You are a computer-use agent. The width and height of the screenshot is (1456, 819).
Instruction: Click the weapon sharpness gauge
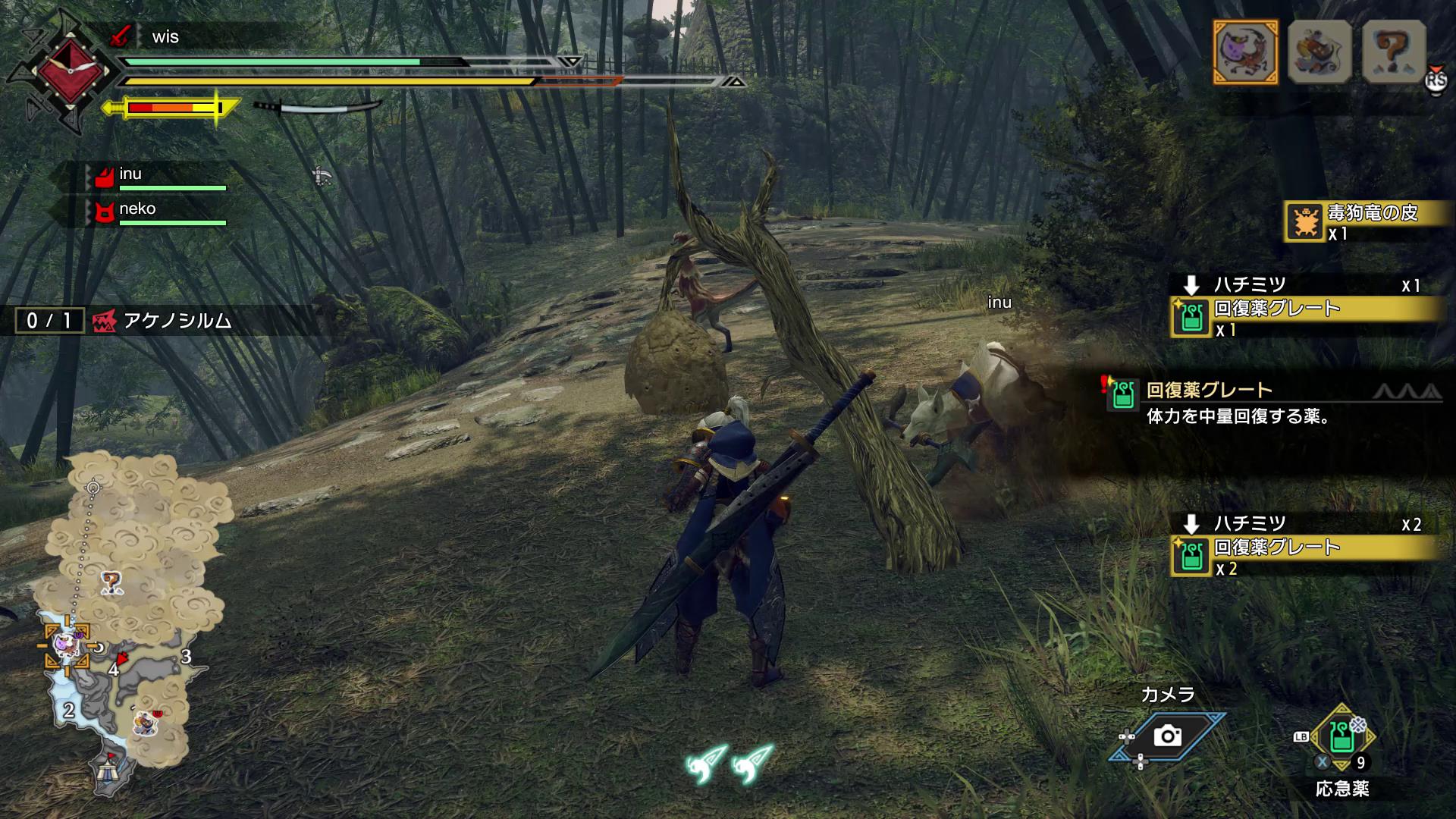coord(173,108)
